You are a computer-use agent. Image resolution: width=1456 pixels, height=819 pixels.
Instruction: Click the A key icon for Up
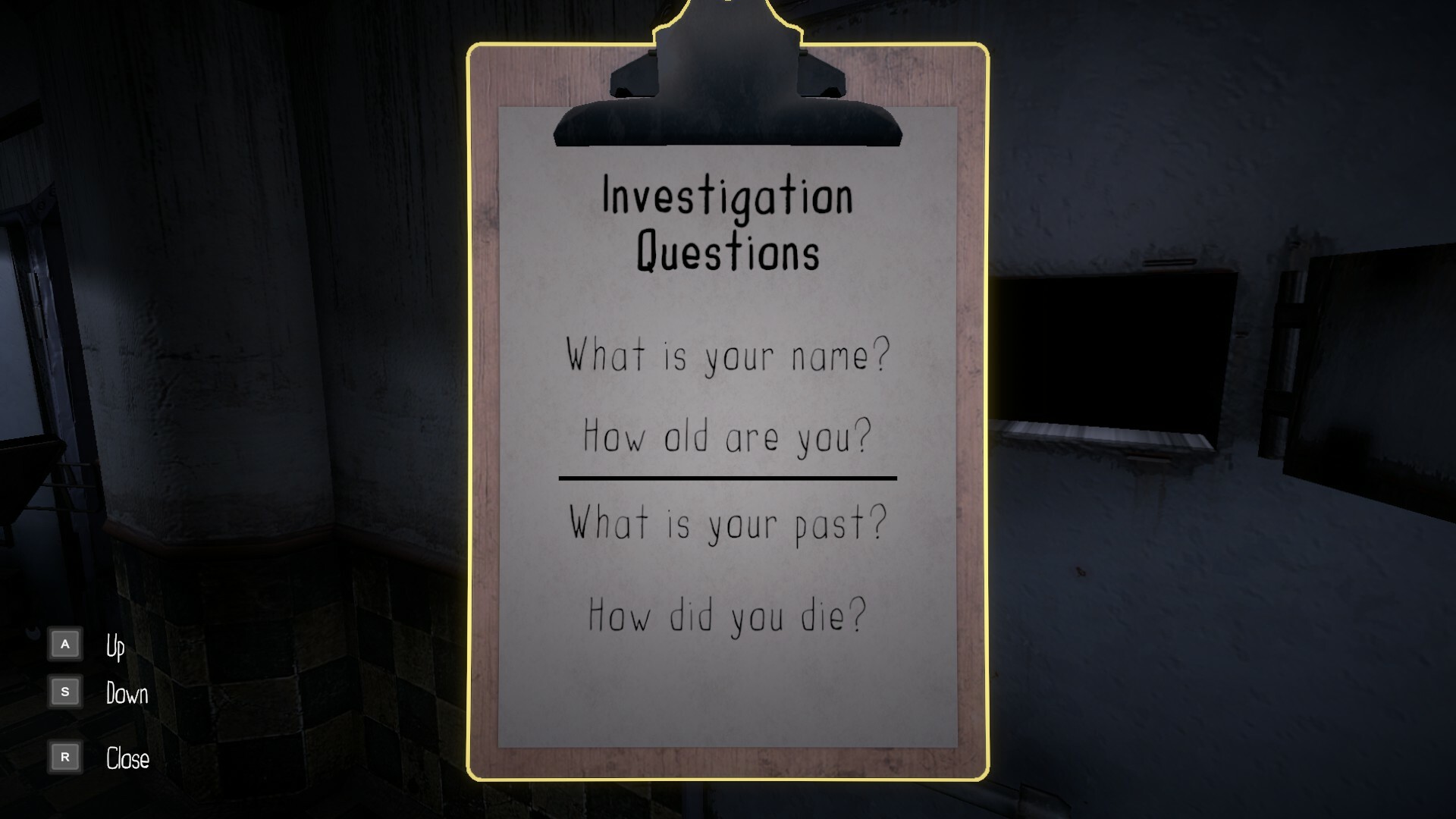tap(65, 642)
